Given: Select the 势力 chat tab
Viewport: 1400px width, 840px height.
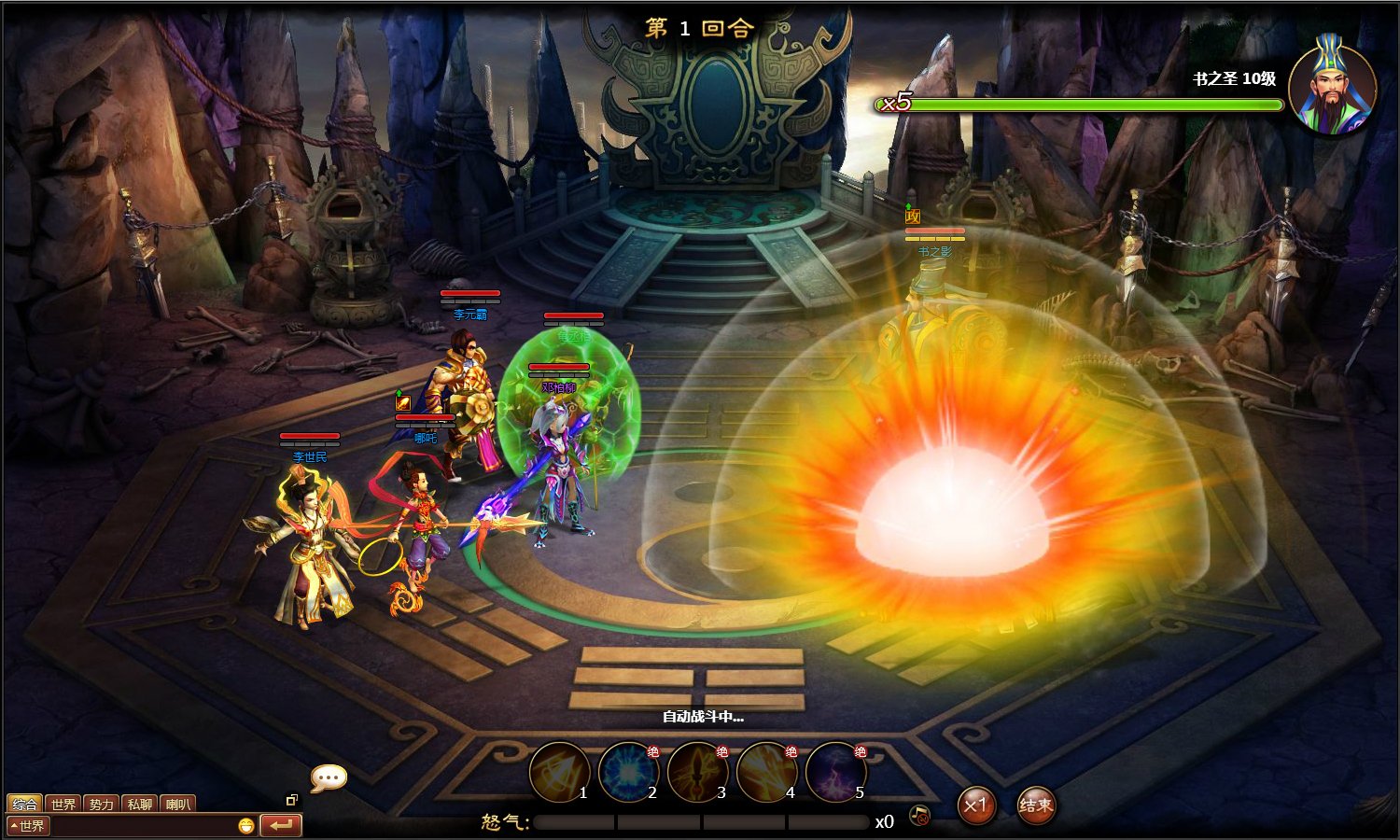Looking at the screenshot, I should click(x=102, y=804).
